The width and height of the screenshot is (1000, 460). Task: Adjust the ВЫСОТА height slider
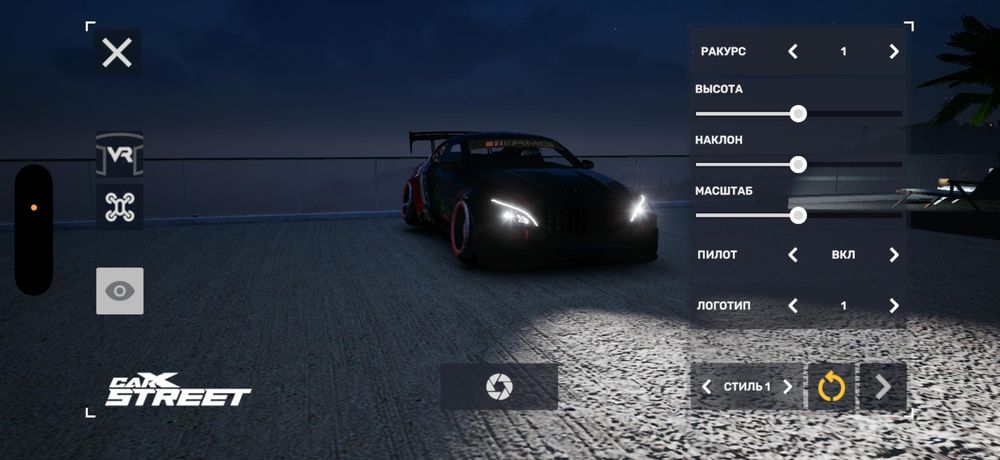(798, 113)
